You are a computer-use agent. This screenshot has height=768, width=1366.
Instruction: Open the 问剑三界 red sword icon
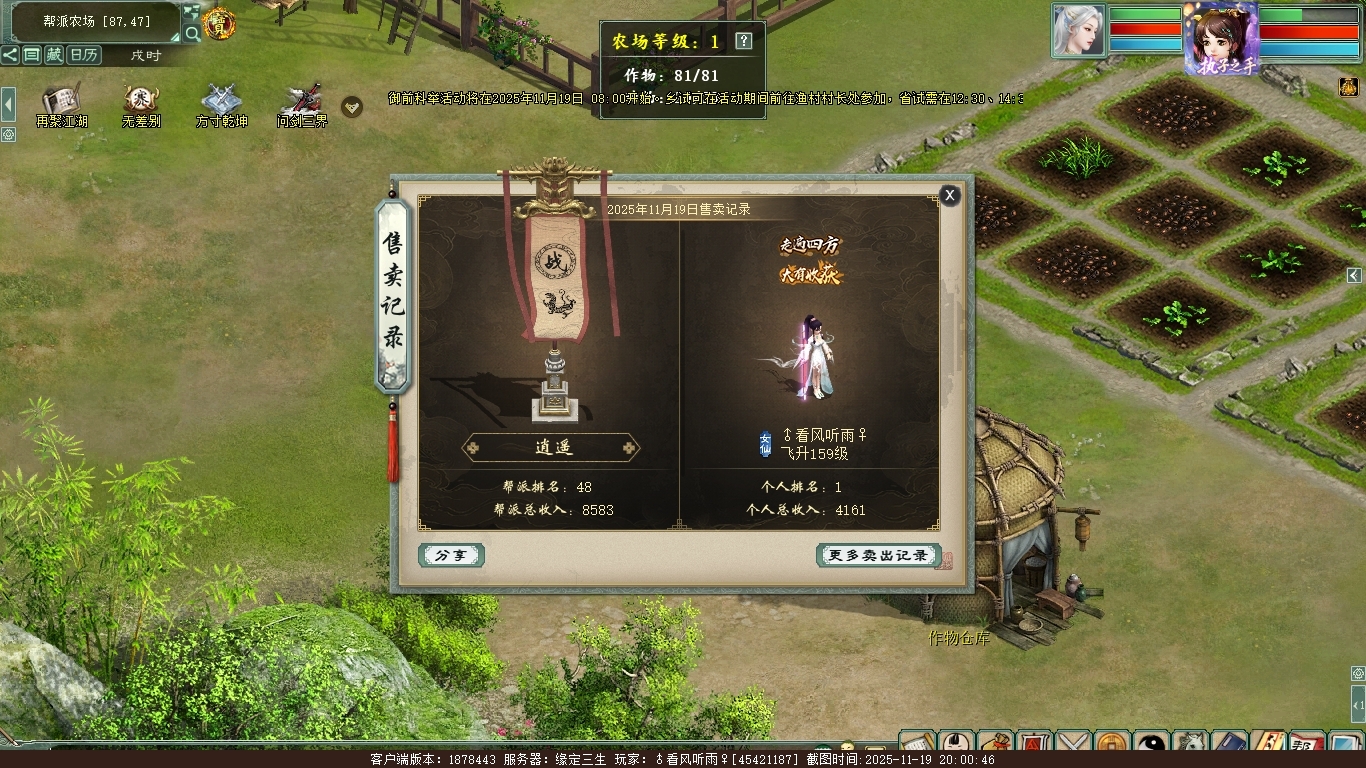302,100
